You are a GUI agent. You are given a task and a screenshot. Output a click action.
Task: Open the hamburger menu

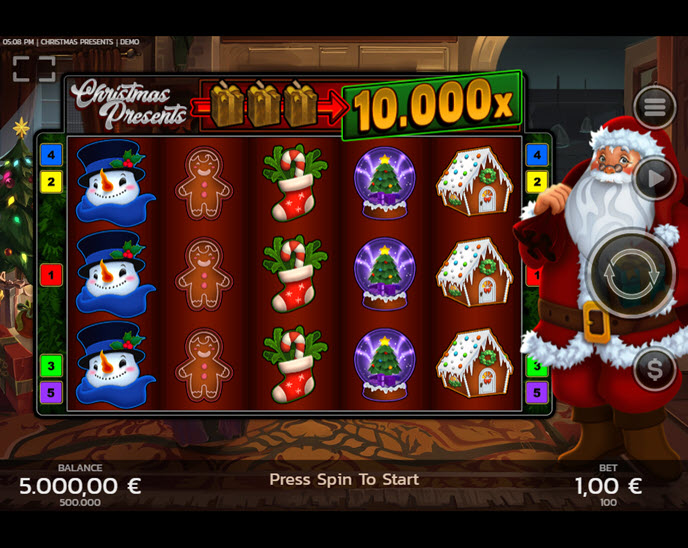coord(654,107)
